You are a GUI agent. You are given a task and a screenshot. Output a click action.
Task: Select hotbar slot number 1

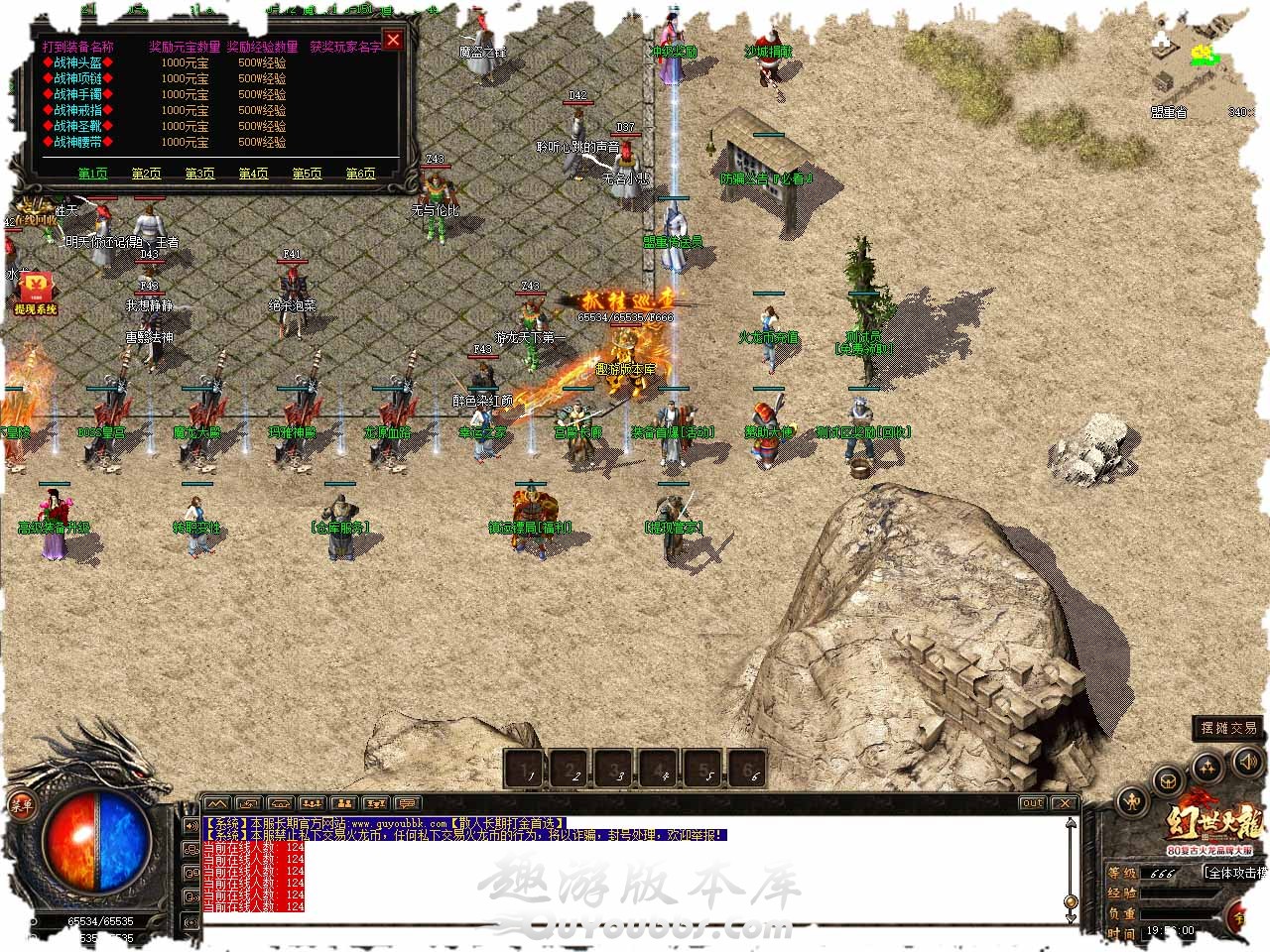tap(527, 769)
